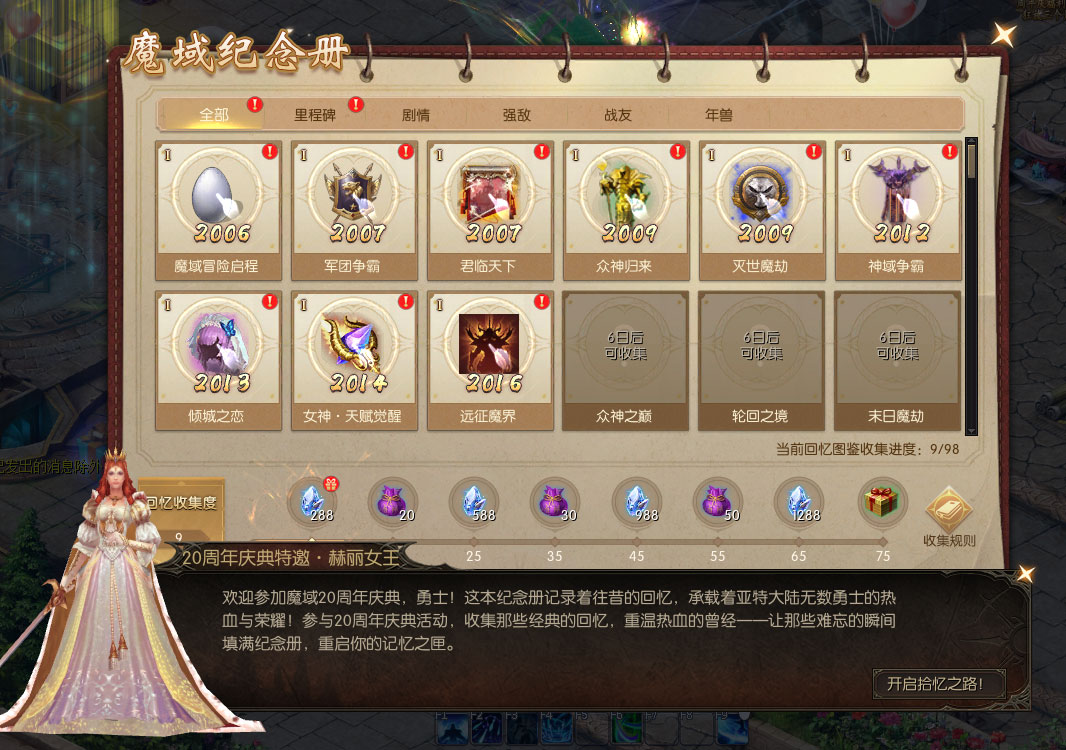Click the 开启拾忆之路 button

(939, 684)
